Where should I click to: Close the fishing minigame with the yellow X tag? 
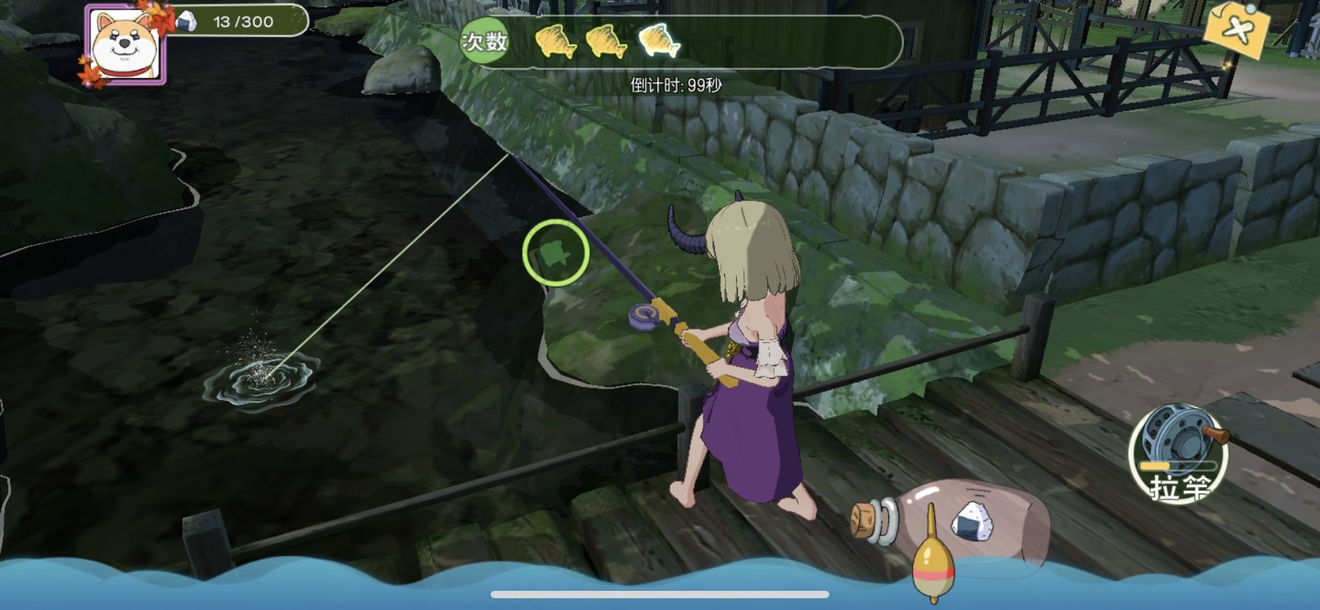point(1236,28)
